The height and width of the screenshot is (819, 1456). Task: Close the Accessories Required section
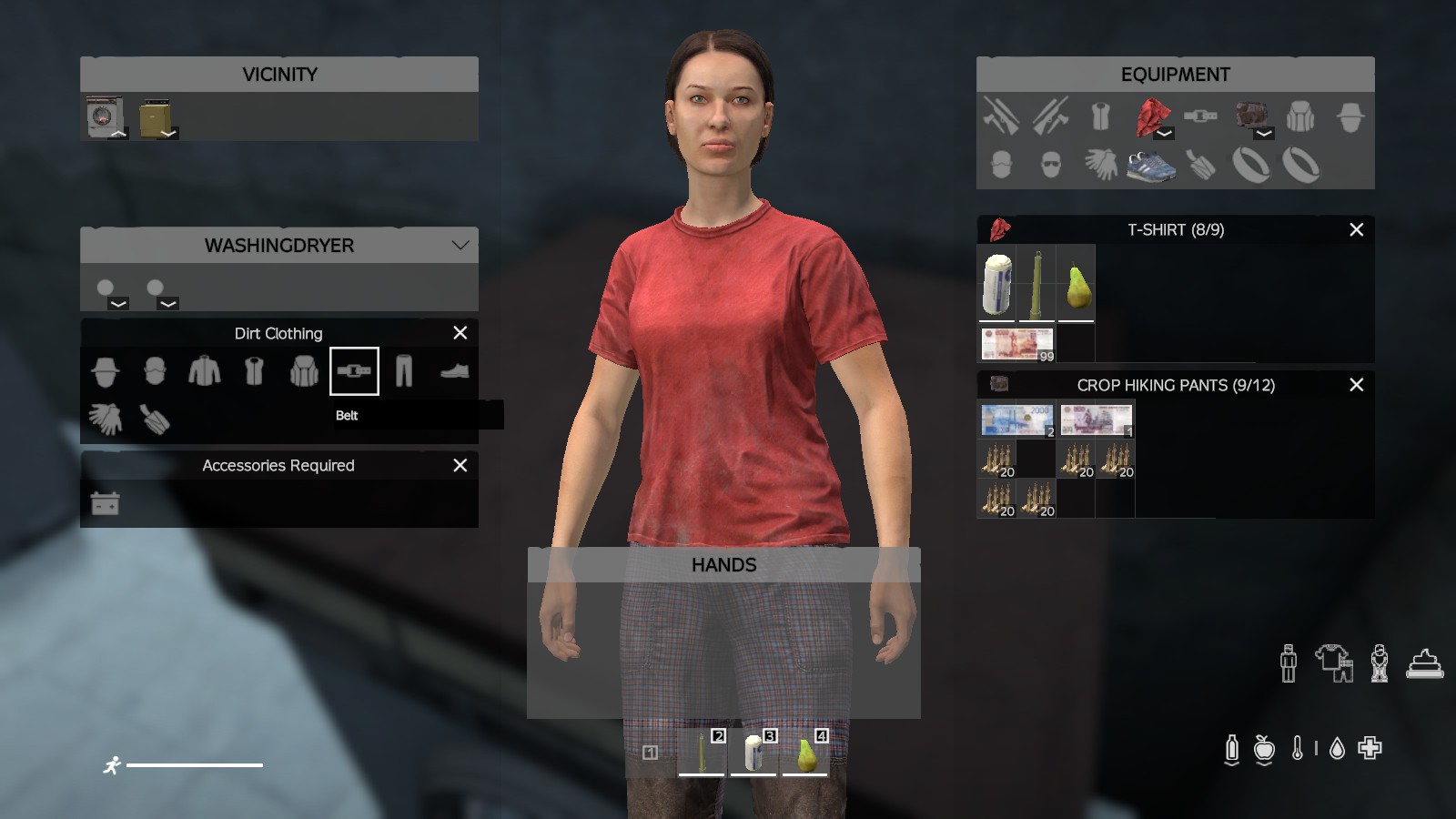(460, 465)
